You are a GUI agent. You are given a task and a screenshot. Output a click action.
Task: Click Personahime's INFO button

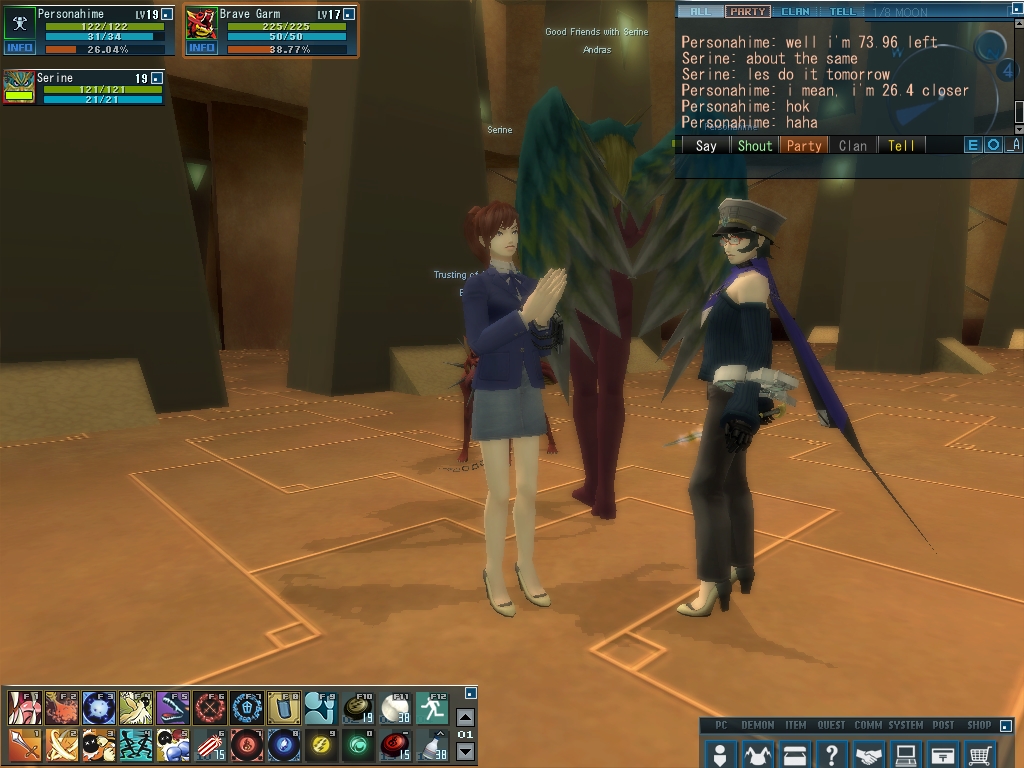pyautogui.click(x=19, y=47)
